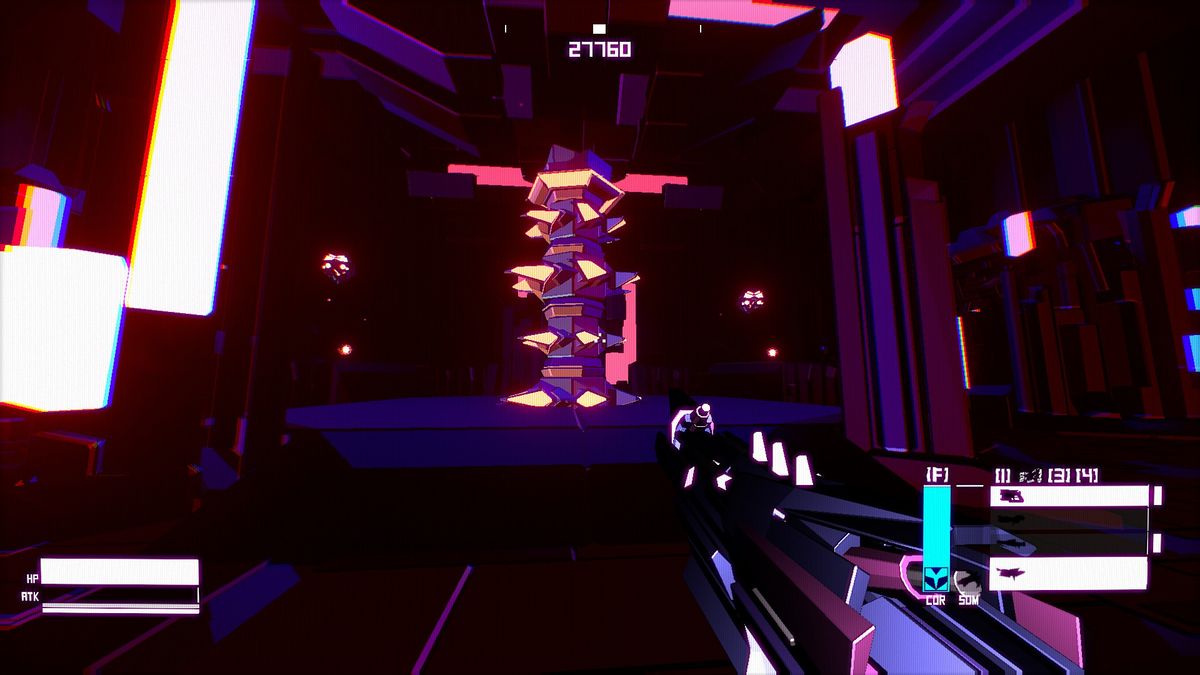
Task: Choose the pistol weapon slot
Action: (1069, 496)
